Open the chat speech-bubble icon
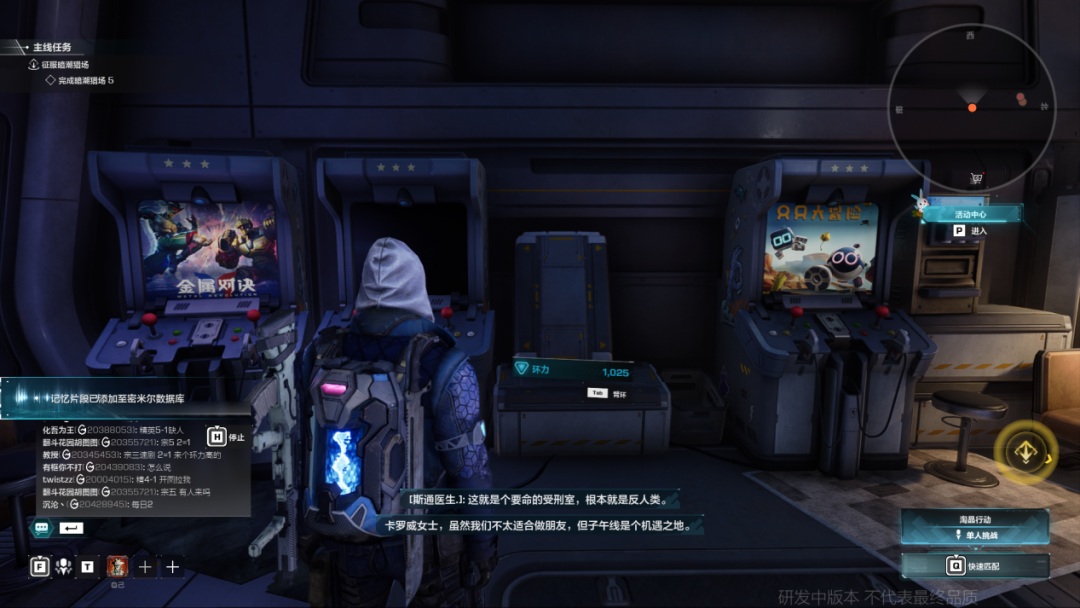 [x=42, y=527]
